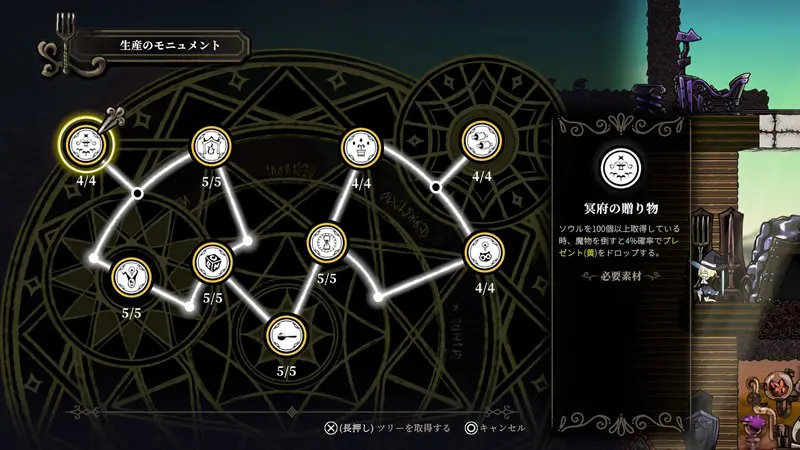Choose the potted plant skill node

(x=361, y=147)
